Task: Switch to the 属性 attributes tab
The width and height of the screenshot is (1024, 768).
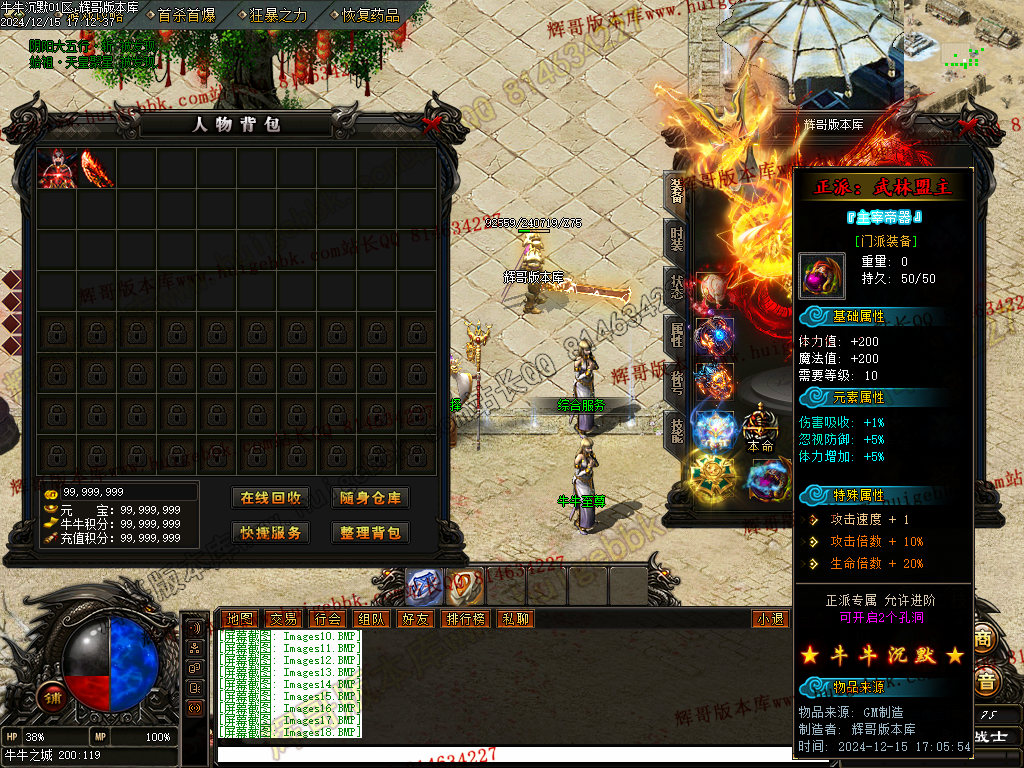Action: [x=677, y=334]
